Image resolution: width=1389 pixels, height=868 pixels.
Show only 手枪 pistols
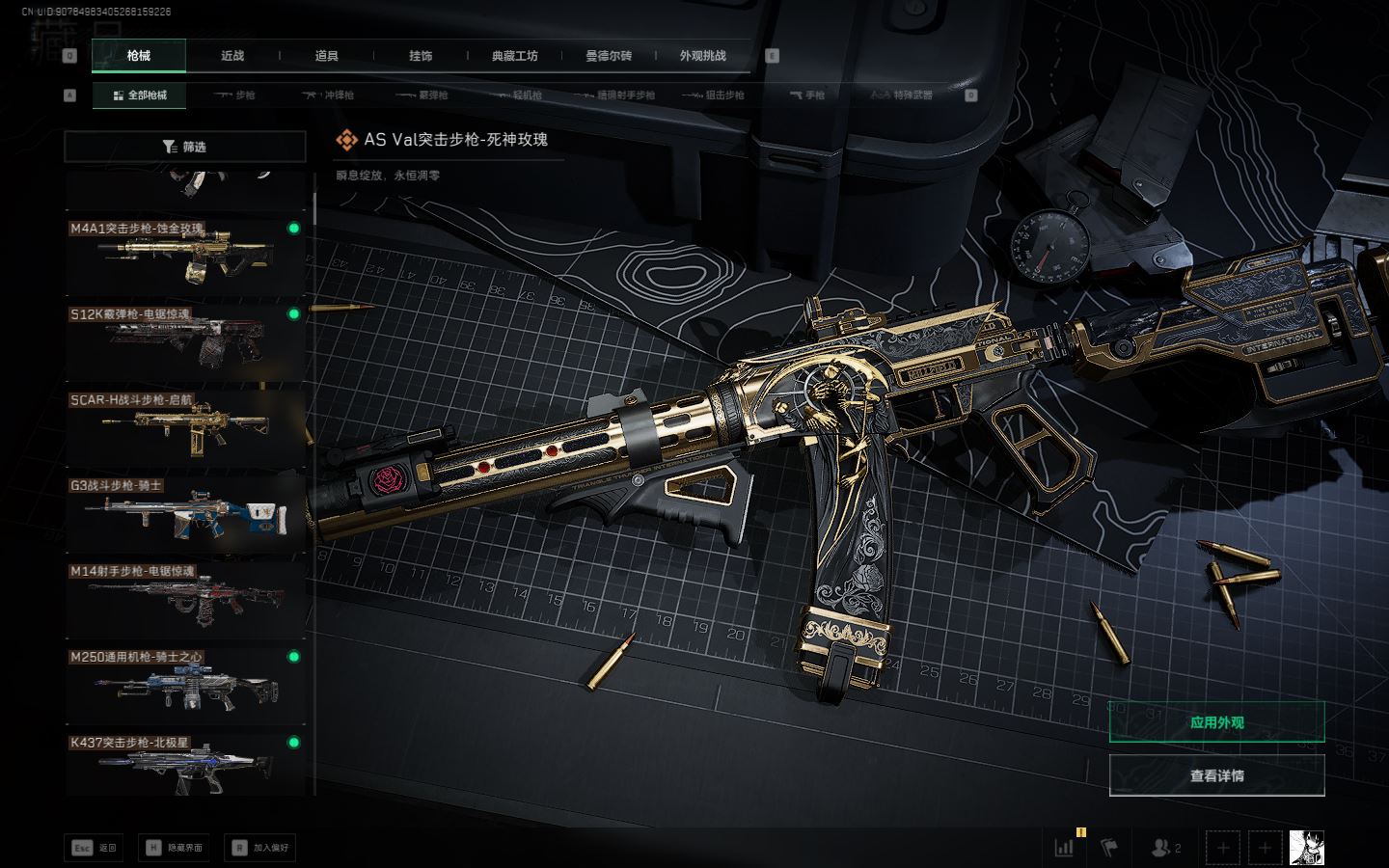coord(807,95)
